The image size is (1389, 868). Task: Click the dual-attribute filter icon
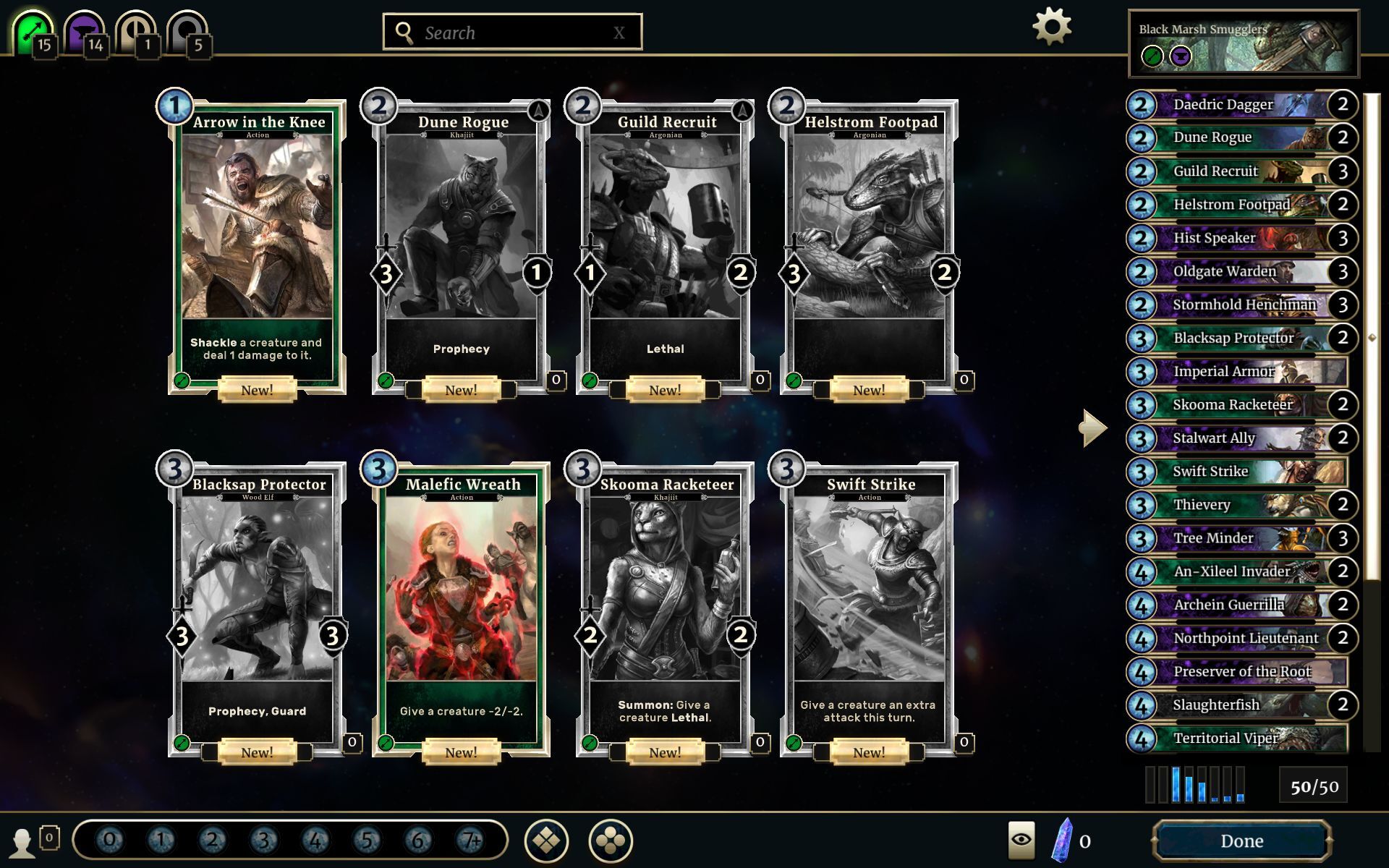click(136, 30)
